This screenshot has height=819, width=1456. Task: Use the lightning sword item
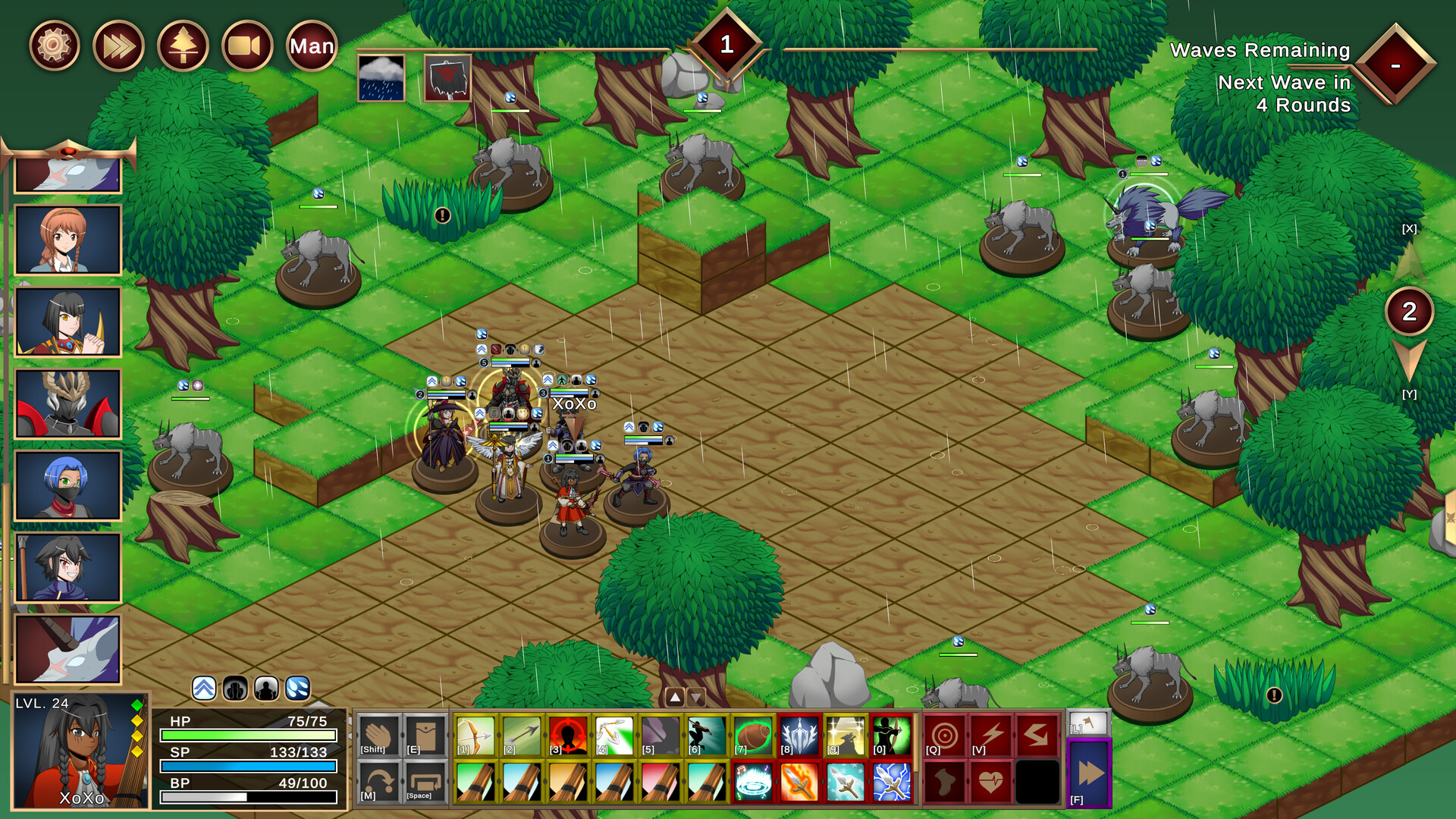coord(892,781)
